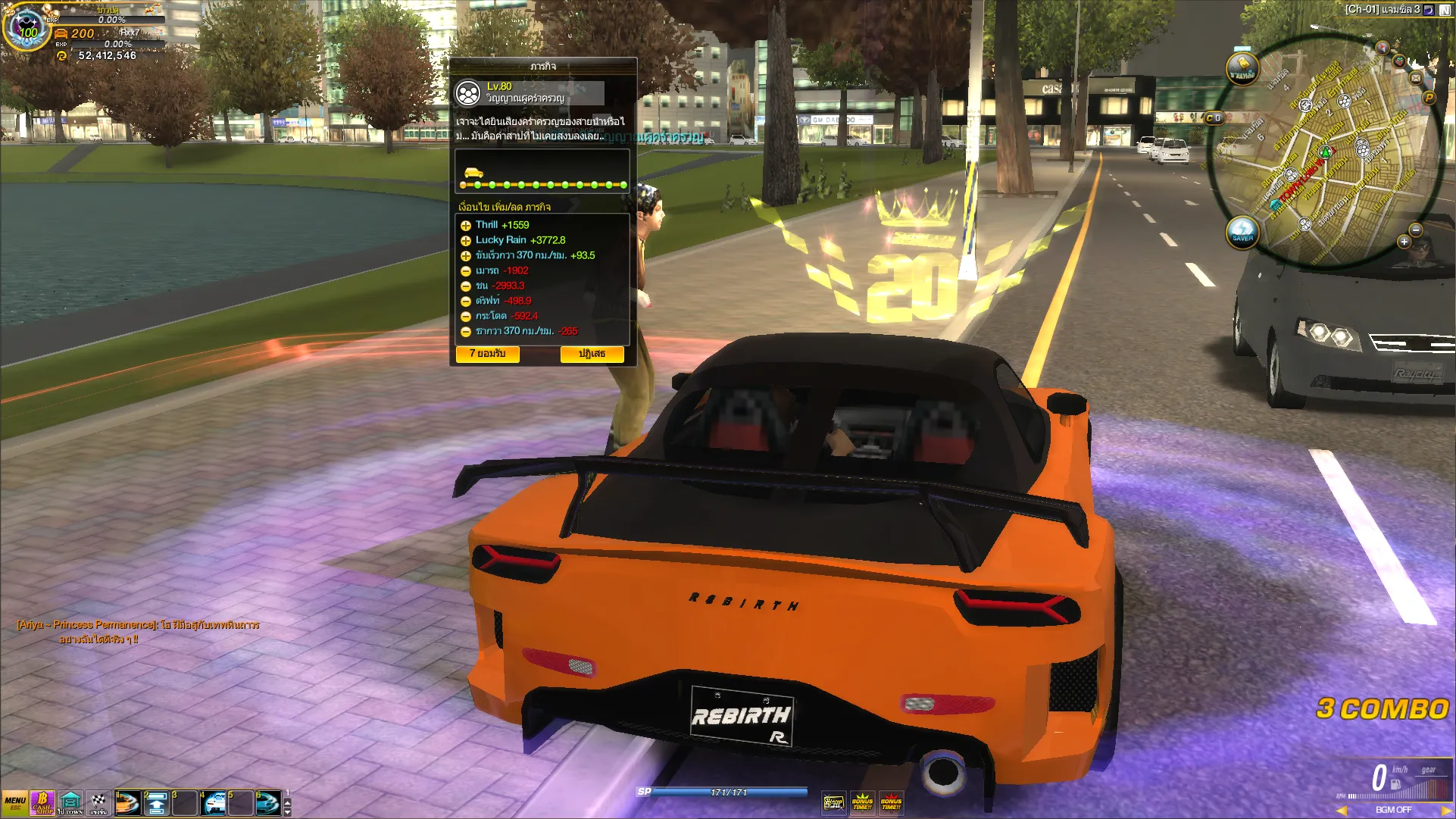The height and width of the screenshot is (819, 1456).
Task: Go to Town via garage icon
Action: pos(70,803)
